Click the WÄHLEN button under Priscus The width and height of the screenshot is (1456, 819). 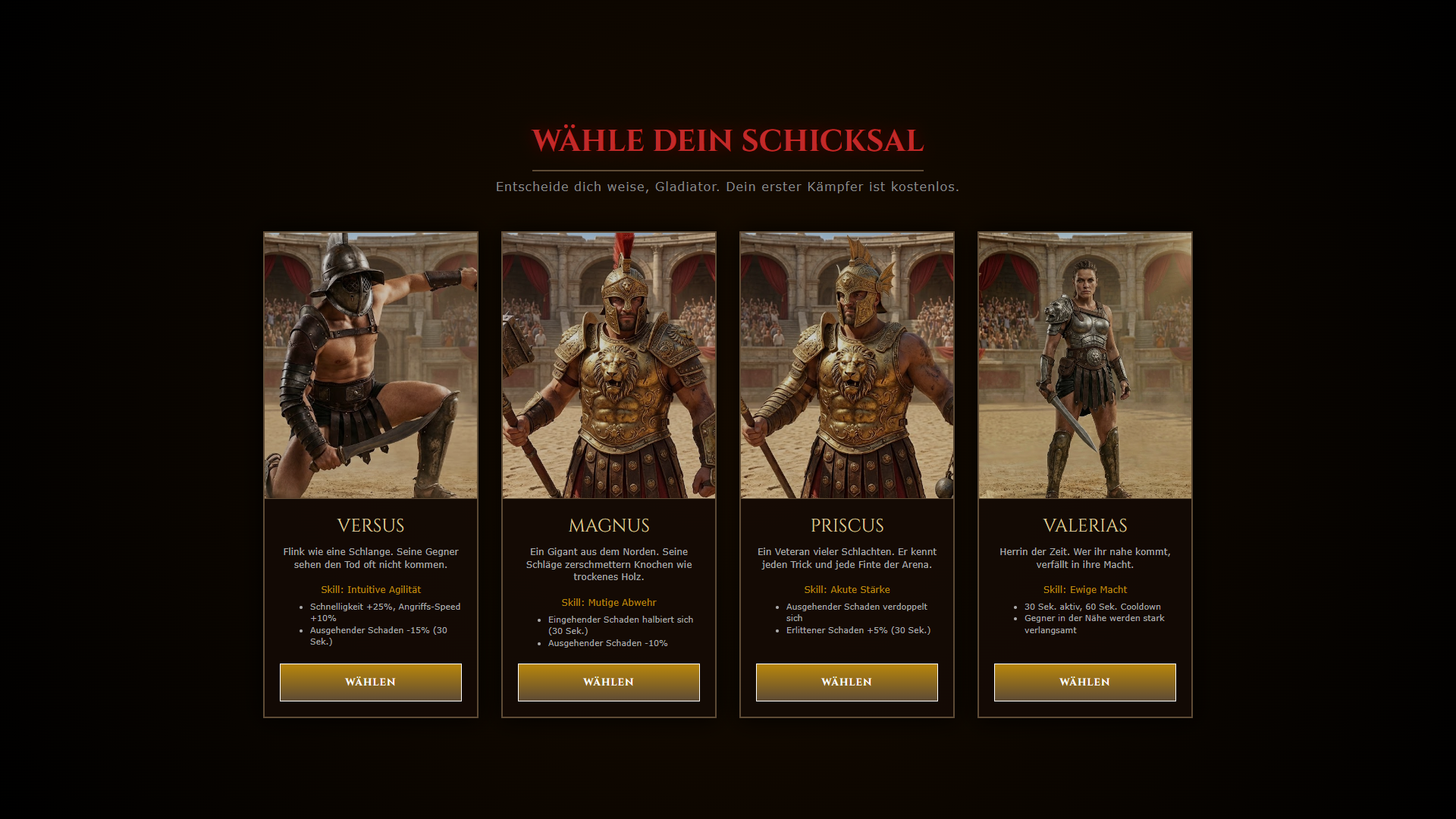(846, 682)
